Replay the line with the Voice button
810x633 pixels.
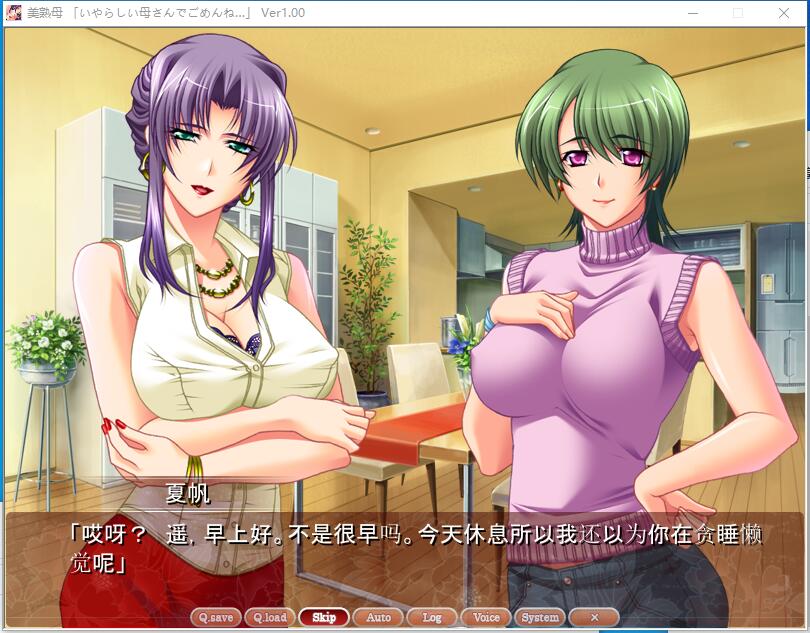pos(486,617)
